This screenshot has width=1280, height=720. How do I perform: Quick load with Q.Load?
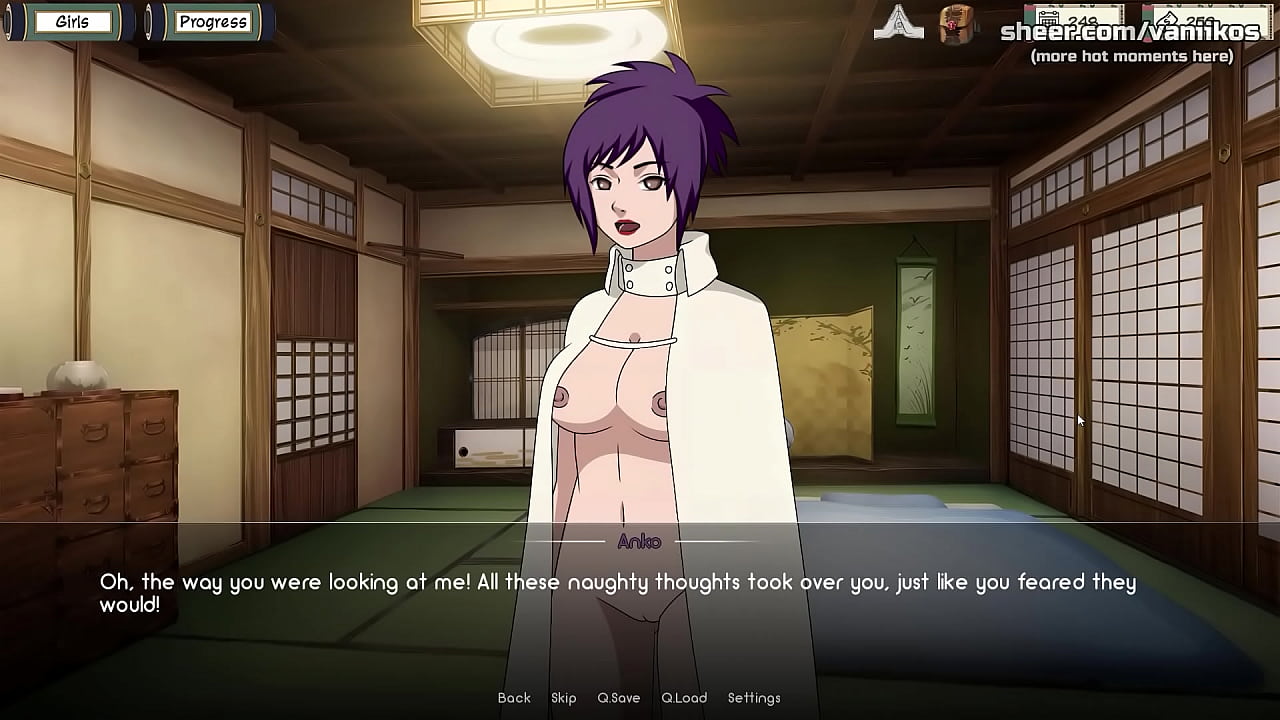click(684, 698)
